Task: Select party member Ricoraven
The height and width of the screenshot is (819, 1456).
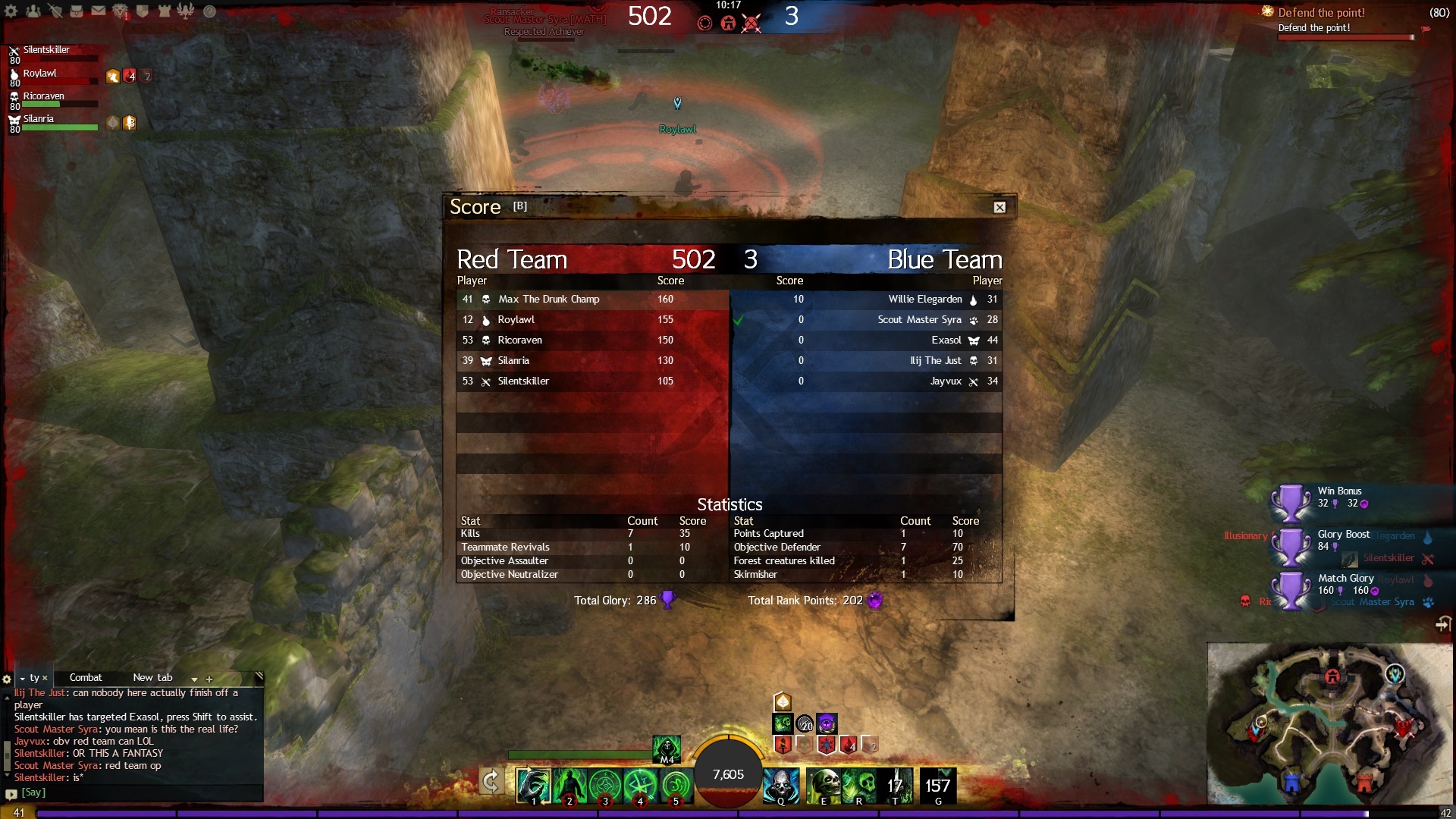Action: 43,96
